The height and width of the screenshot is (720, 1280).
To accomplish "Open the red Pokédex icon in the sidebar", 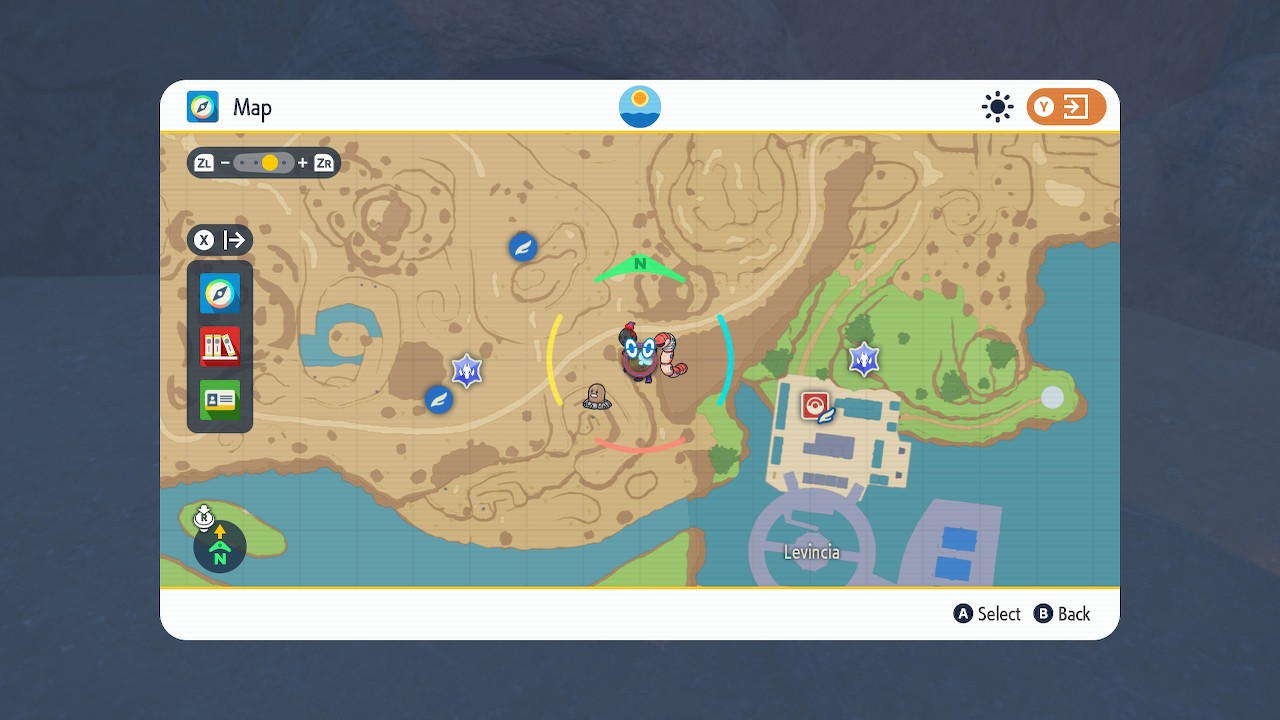I will (x=219, y=346).
